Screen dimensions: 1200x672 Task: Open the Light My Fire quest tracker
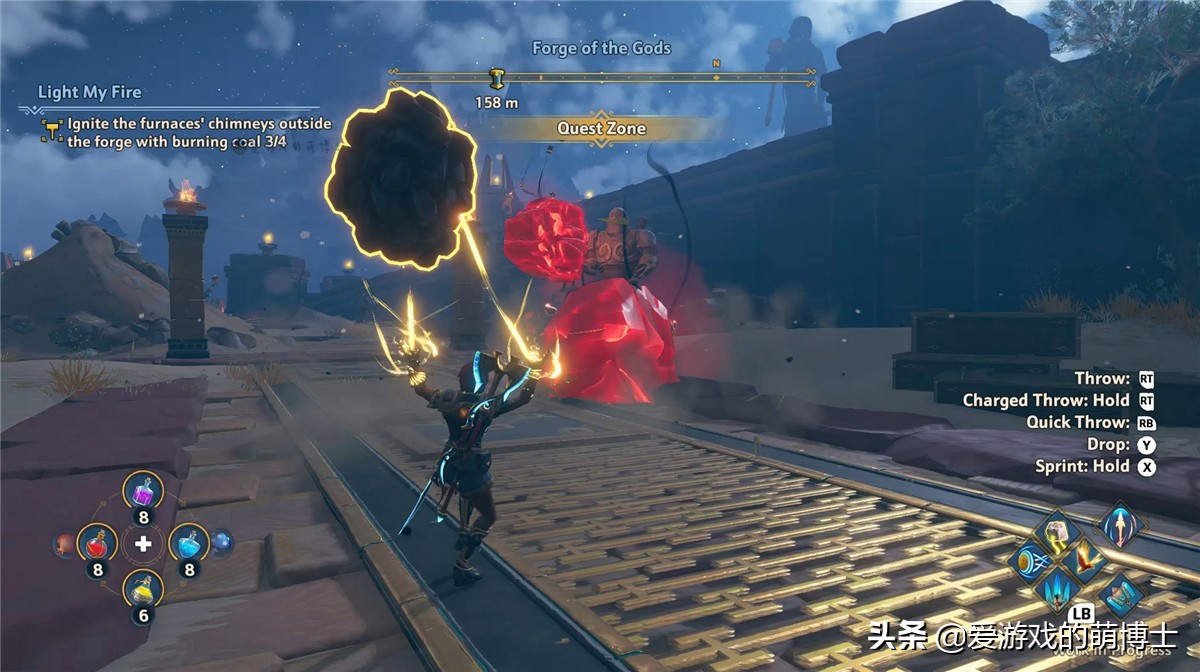[90, 93]
